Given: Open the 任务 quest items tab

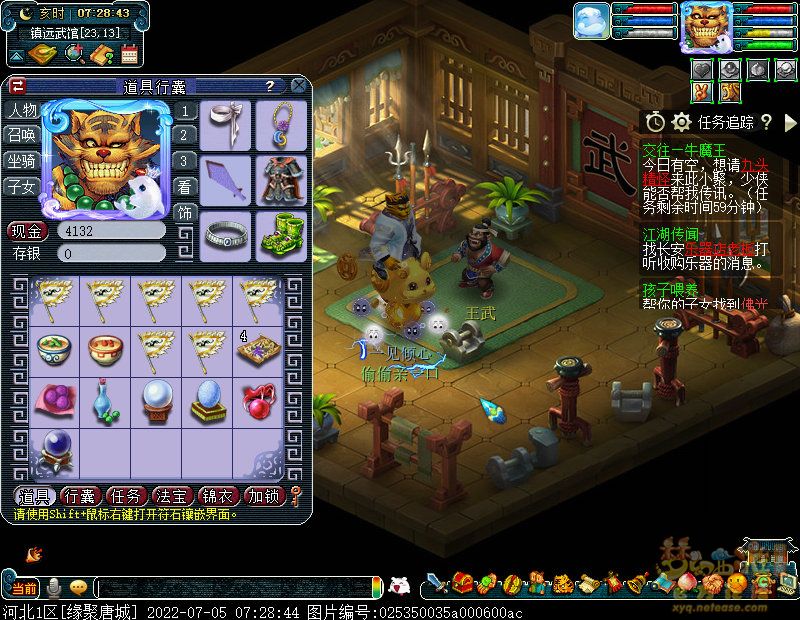Looking at the screenshot, I should (x=127, y=496).
